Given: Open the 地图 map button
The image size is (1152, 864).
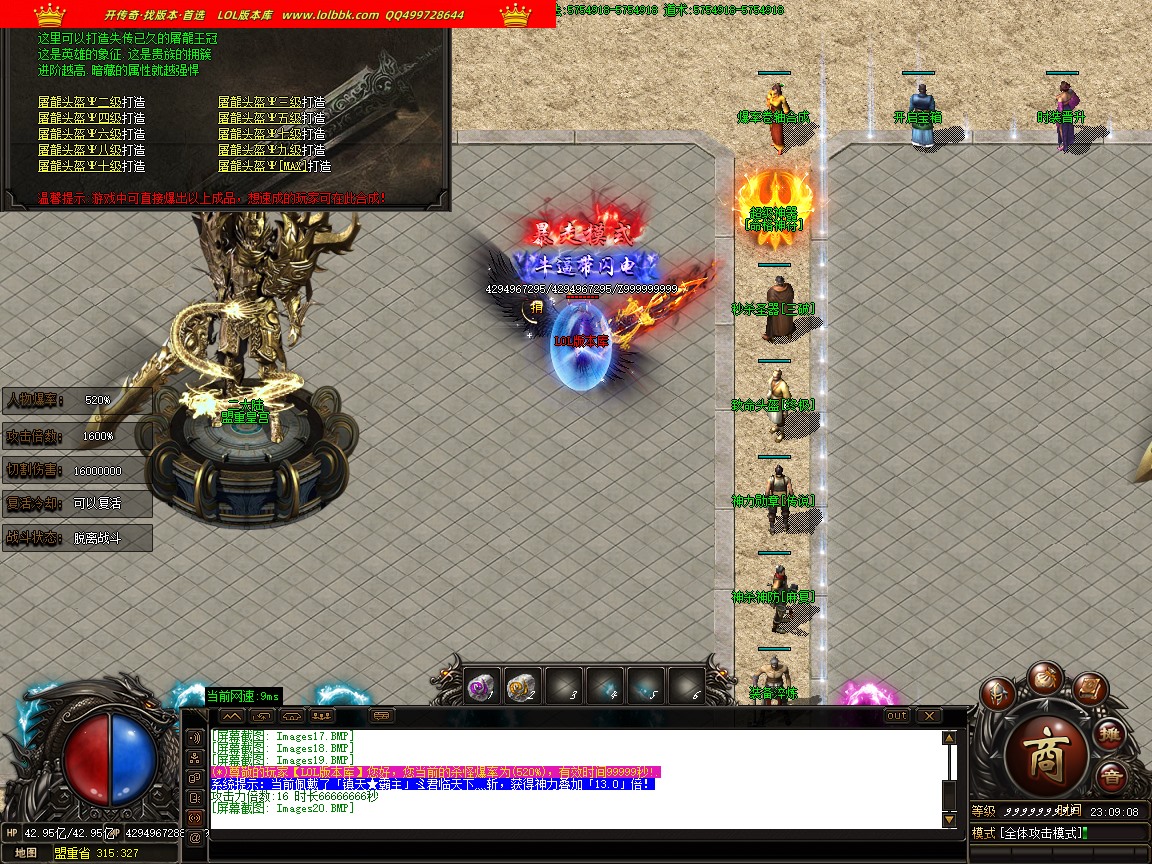Looking at the screenshot, I should click(x=26, y=853).
